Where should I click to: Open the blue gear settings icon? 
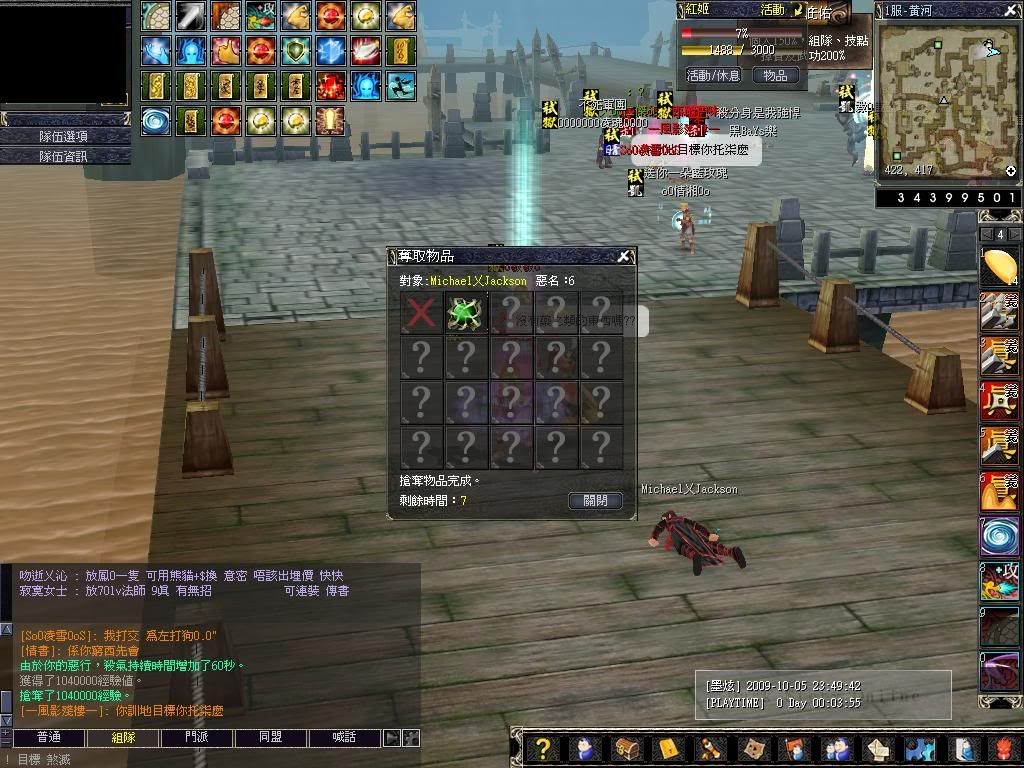[919, 748]
